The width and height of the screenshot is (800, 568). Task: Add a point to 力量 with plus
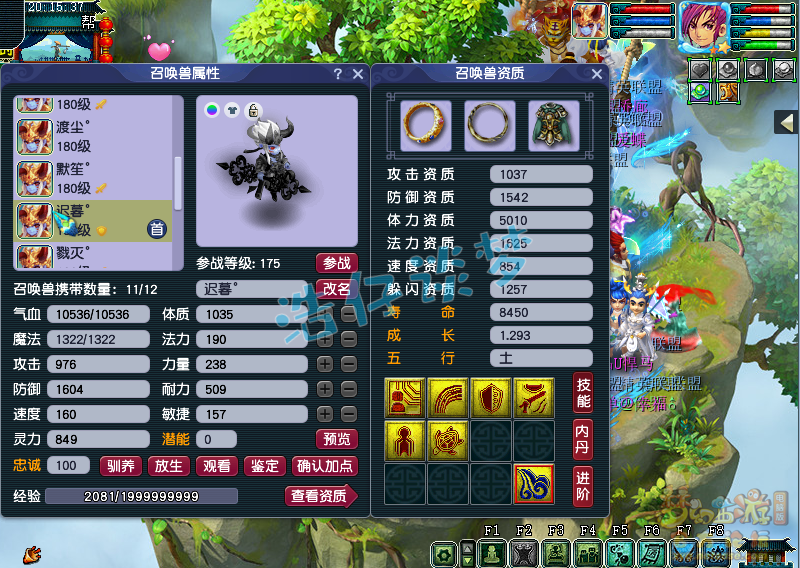click(x=325, y=365)
